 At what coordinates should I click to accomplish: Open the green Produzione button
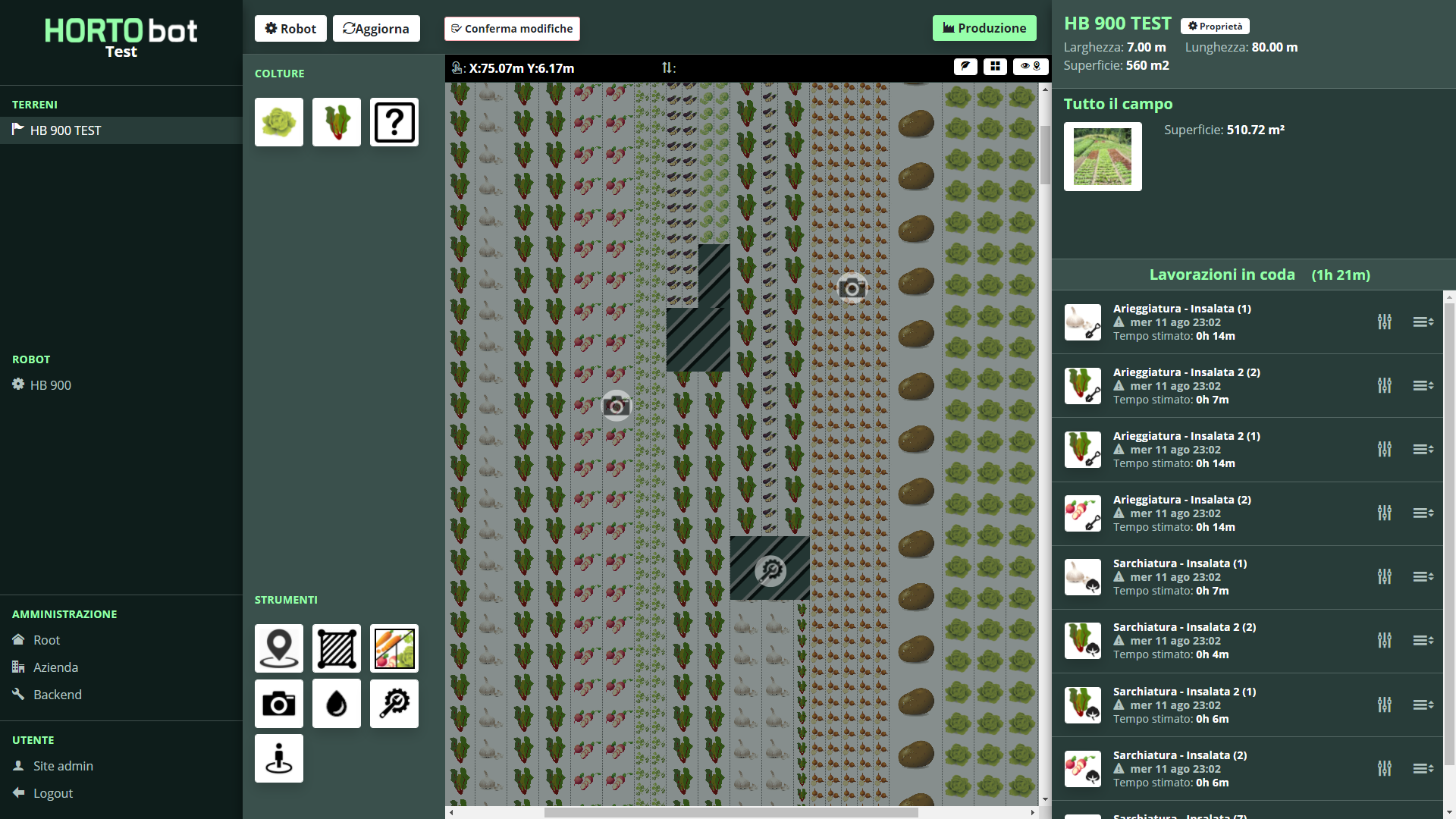(984, 29)
